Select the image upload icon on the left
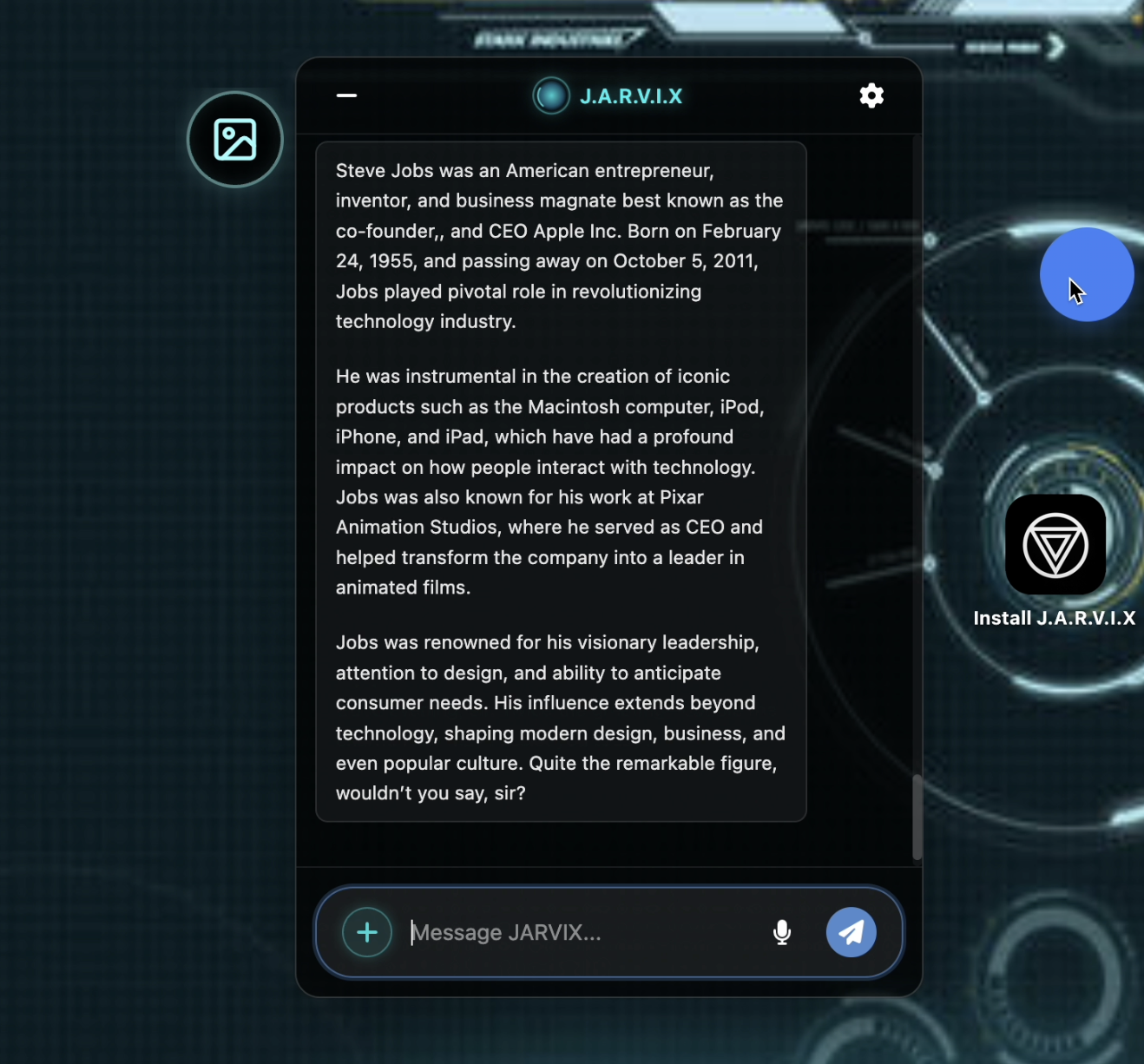The image size is (1144, 1064). pos(234,139)
